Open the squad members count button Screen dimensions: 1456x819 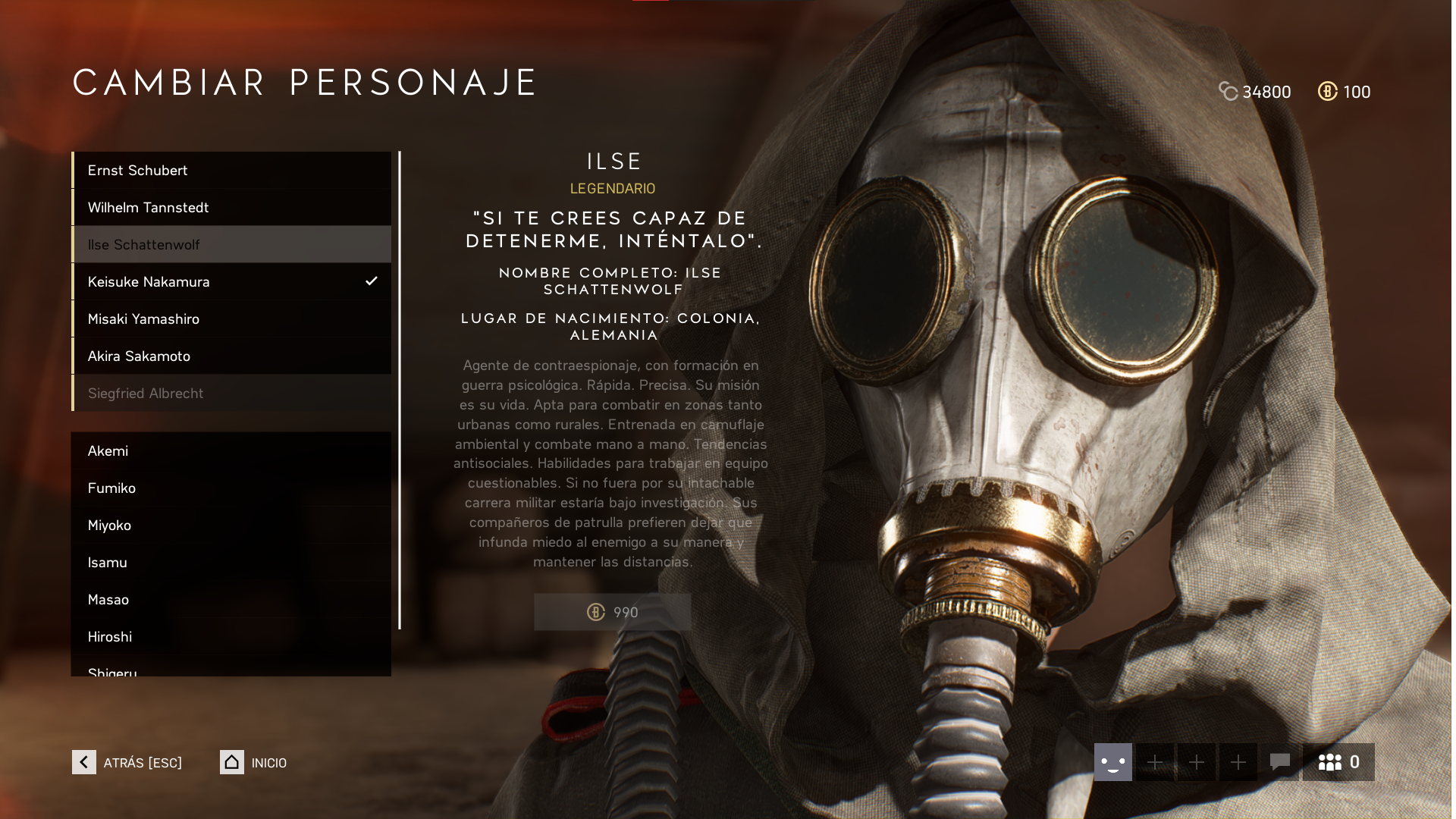[x=1338, y=762]
